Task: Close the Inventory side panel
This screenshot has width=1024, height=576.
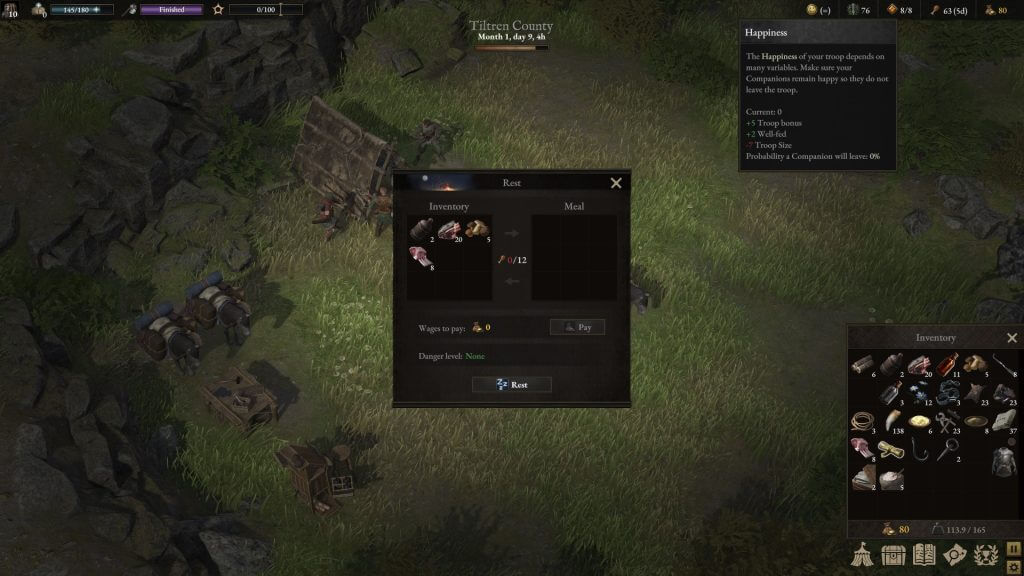Action: pyautogui.click(x=1012, y=338)
